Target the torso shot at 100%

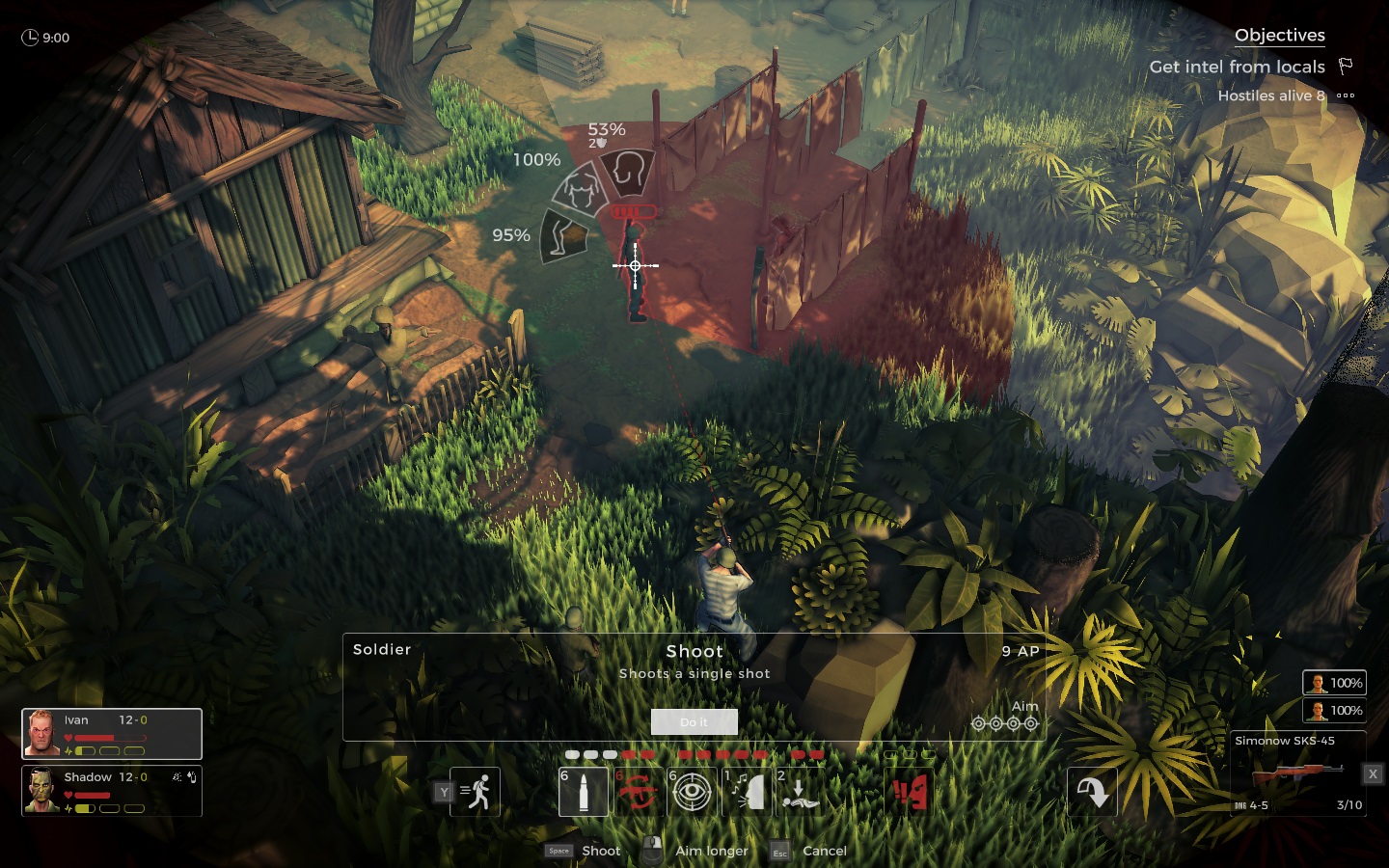coord(578,190)
